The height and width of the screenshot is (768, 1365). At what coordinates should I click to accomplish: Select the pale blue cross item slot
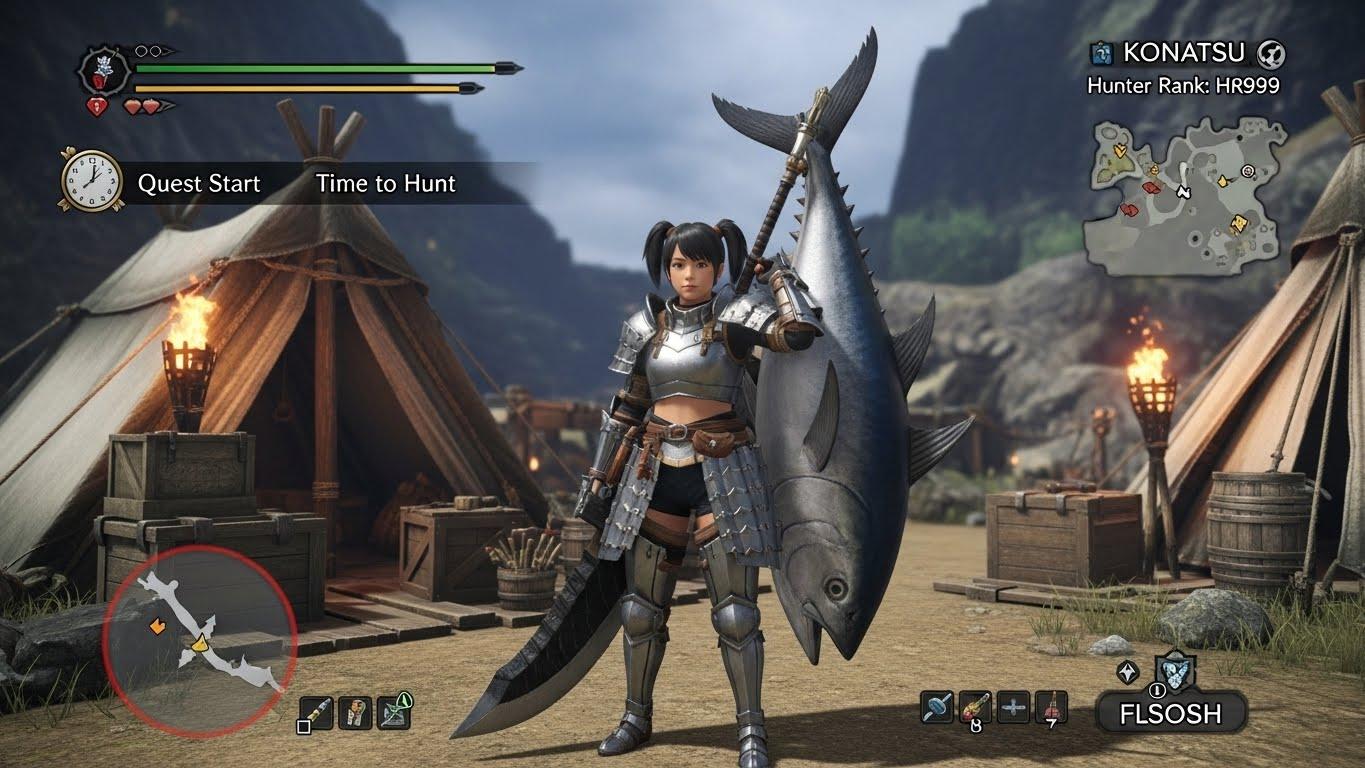[x=1014, y=708]
